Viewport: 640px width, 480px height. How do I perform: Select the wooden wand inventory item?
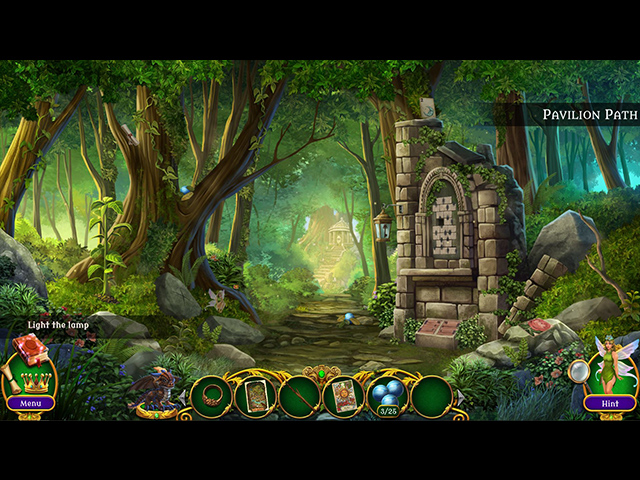point(299,396)
